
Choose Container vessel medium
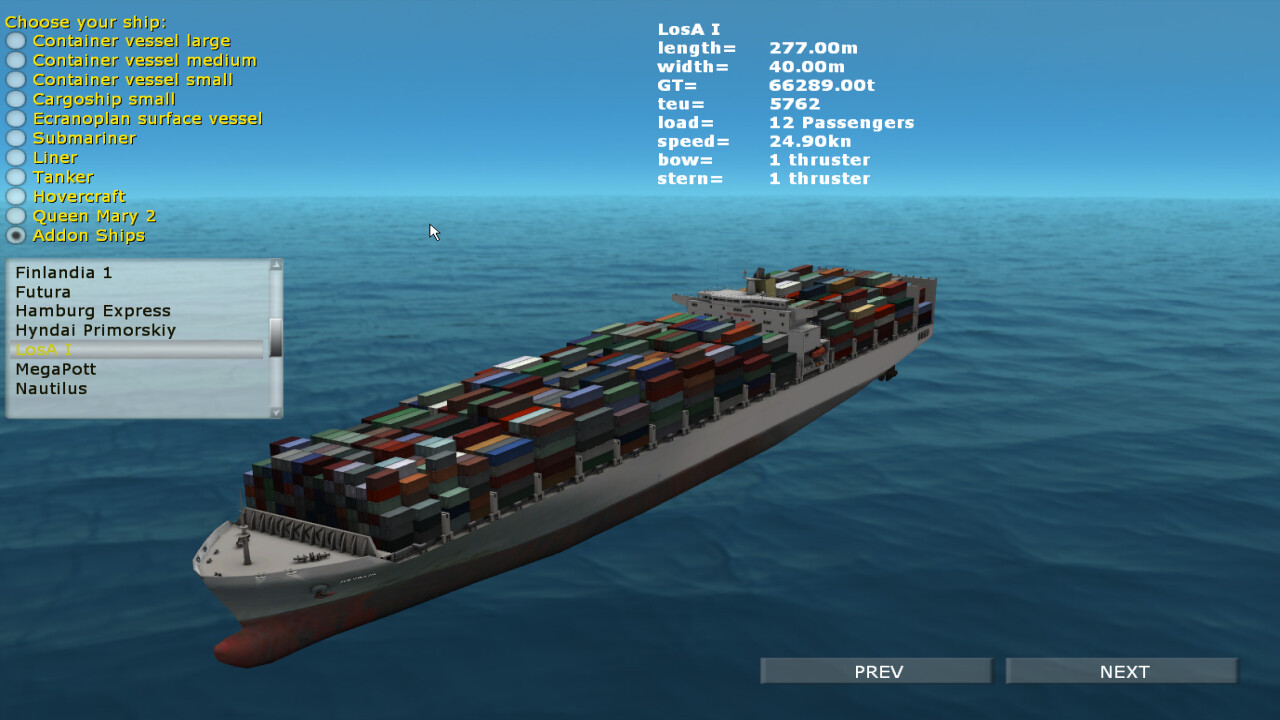15,60
